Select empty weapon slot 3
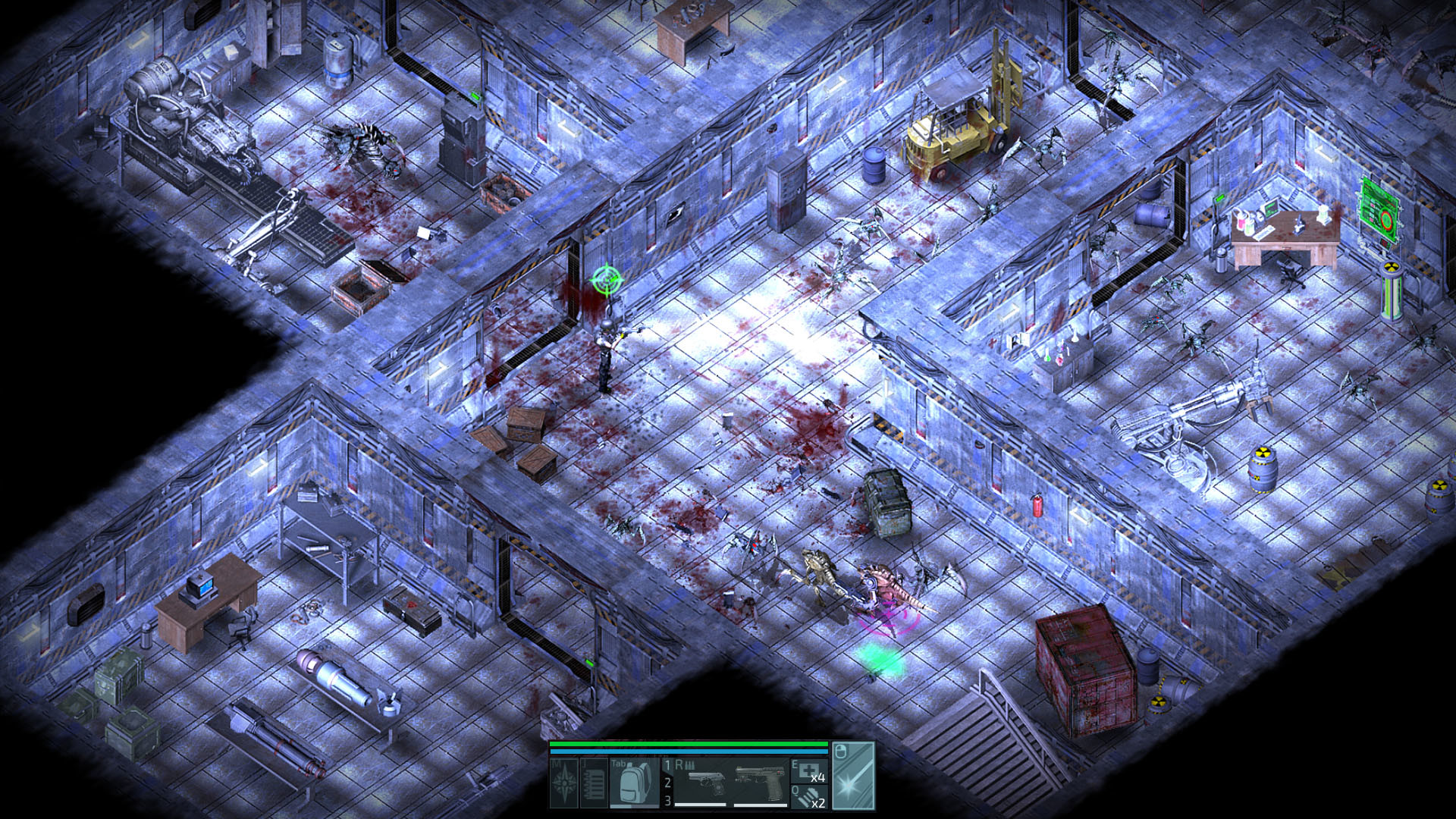The width and height of the screenshot is (1456, 819). coord(669,800)
